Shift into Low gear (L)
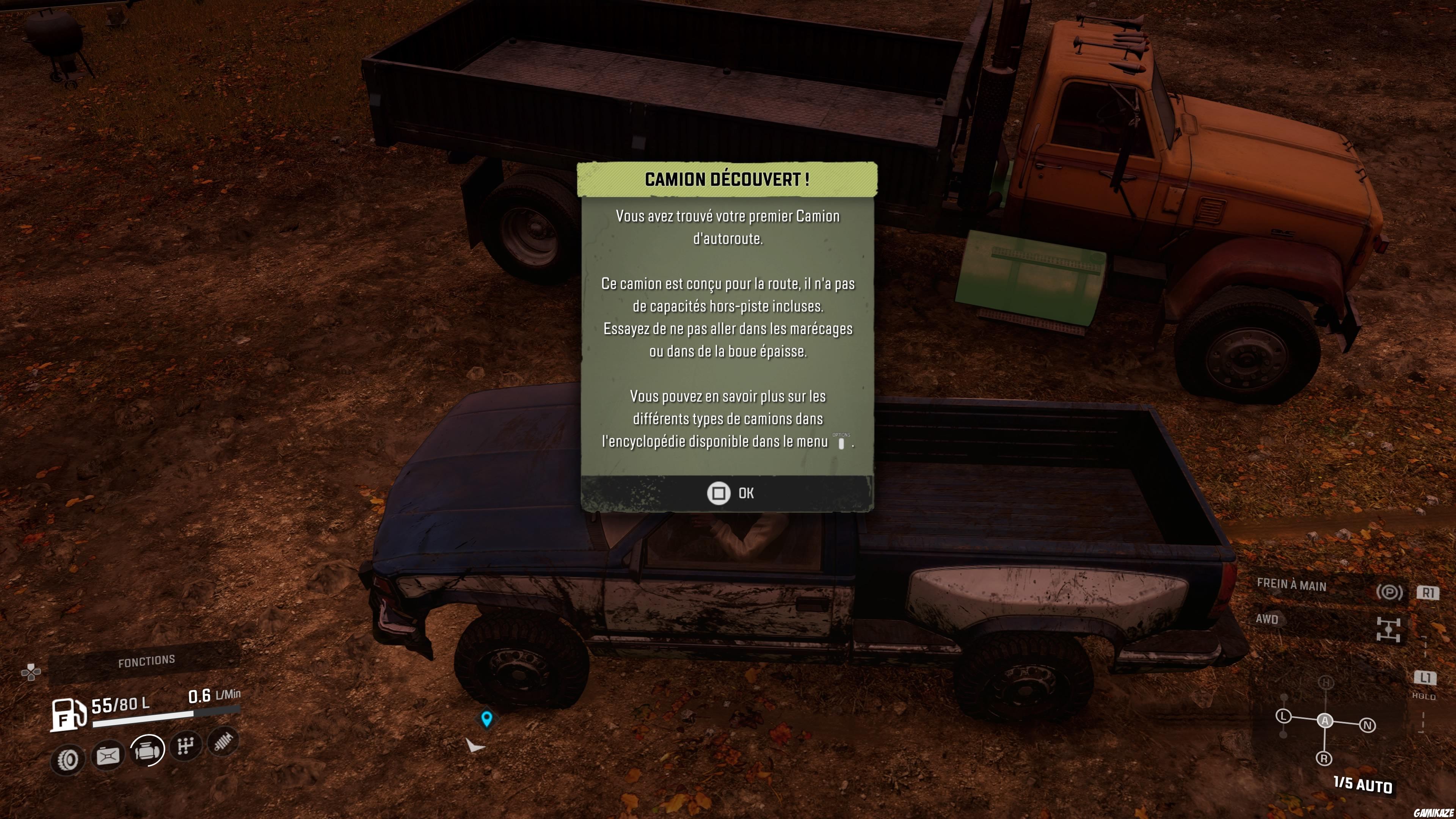Image resolution: width=1456 pixels, height=819 pixels. 1283,716
